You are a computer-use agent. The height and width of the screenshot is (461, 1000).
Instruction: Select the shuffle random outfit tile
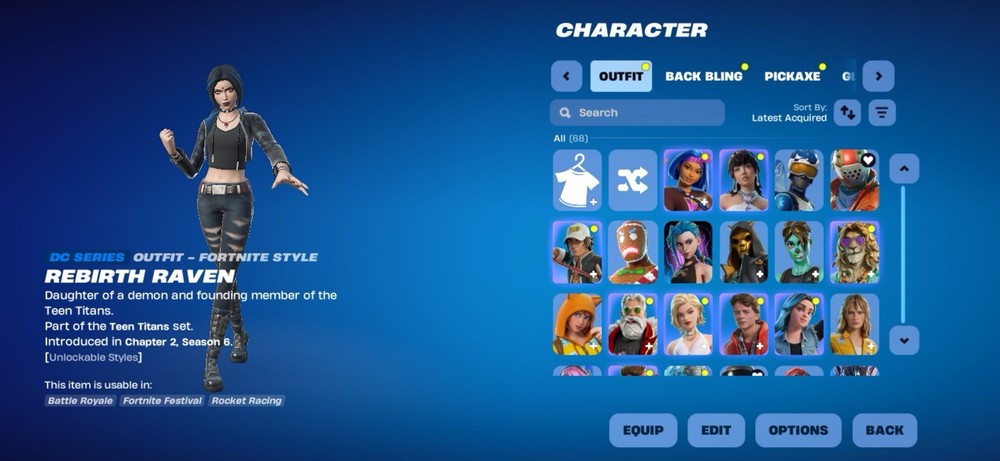click(633, 180)
